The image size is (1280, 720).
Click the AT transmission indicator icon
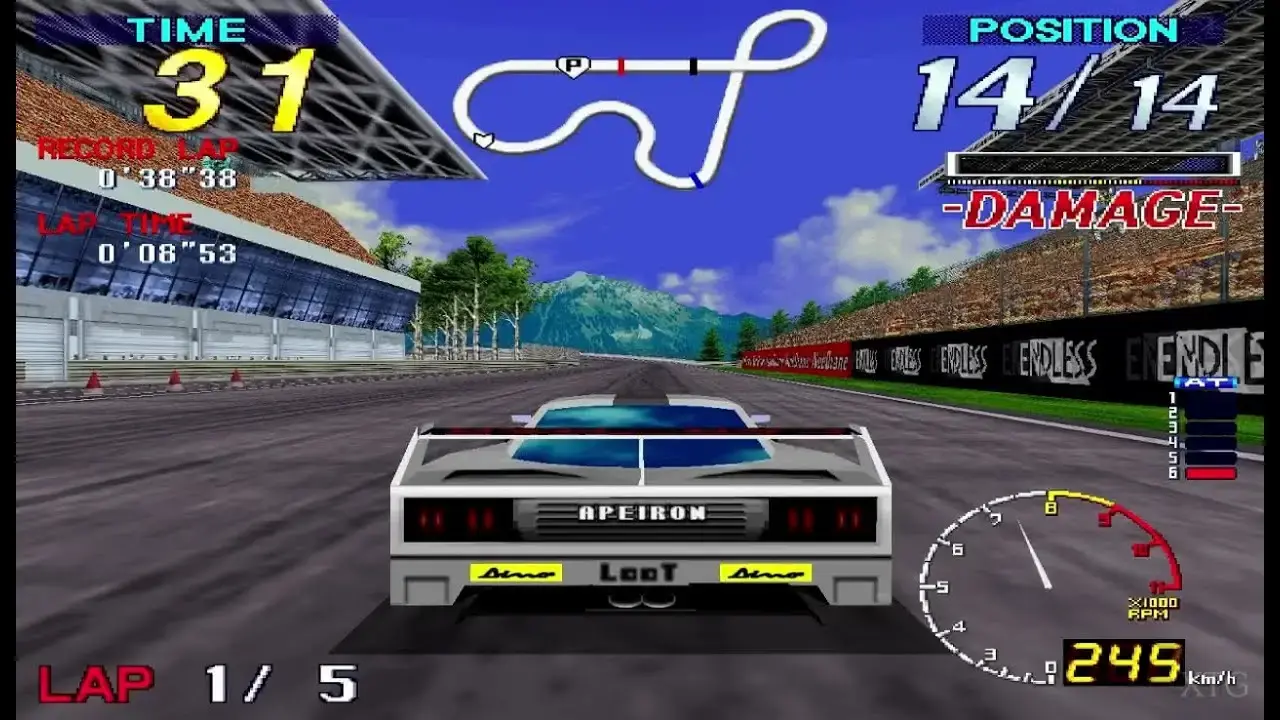click(1204, 381)
